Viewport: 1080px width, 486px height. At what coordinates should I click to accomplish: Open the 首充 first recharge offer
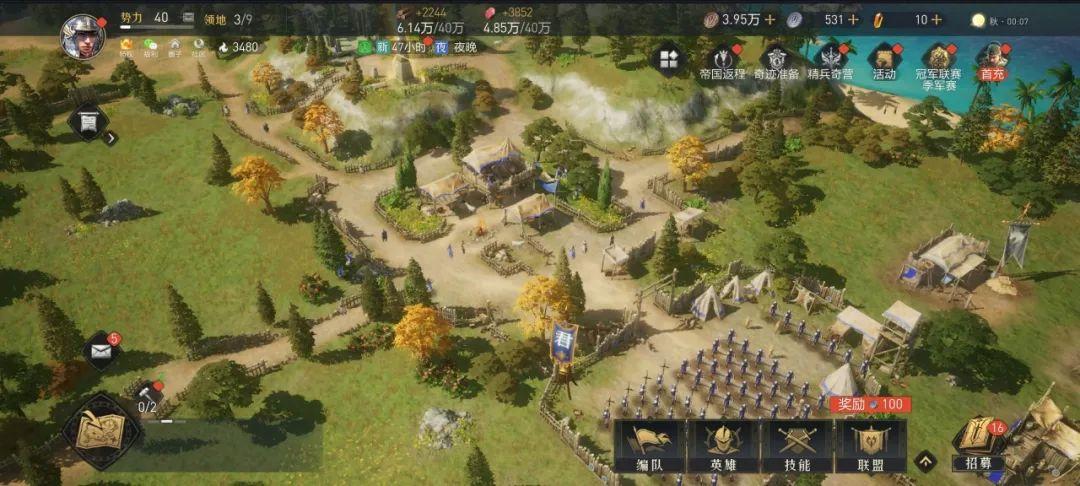[x=991, y=60]
